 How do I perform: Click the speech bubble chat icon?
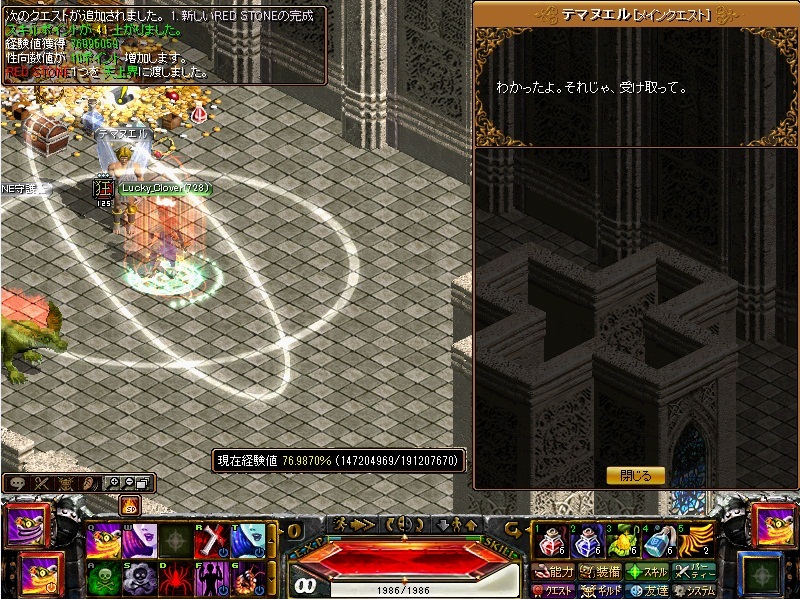click(x=17, y=483)
